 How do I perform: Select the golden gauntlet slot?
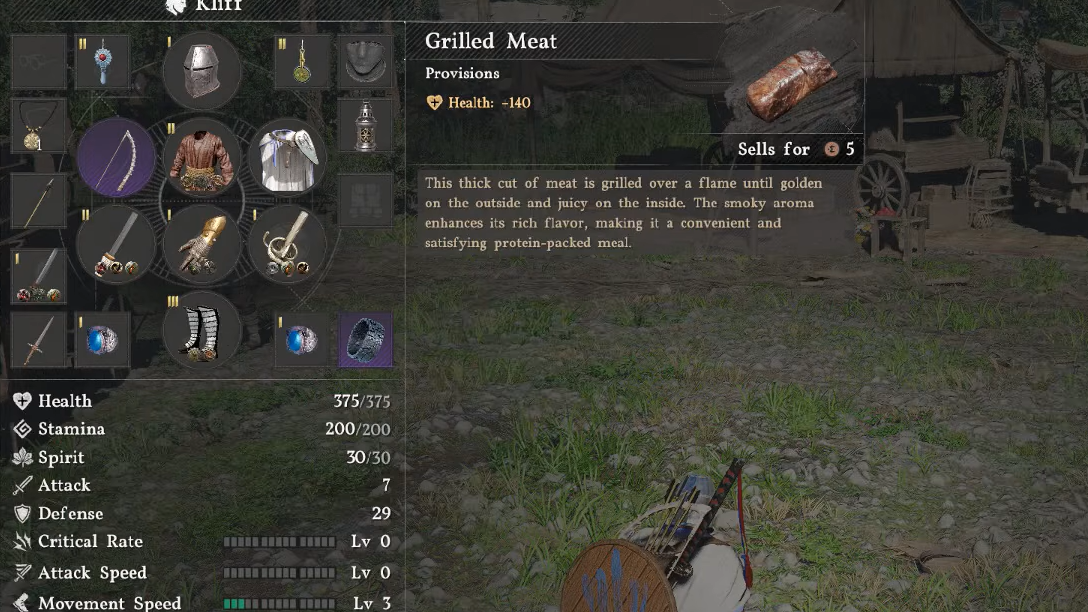coord(201,244)
